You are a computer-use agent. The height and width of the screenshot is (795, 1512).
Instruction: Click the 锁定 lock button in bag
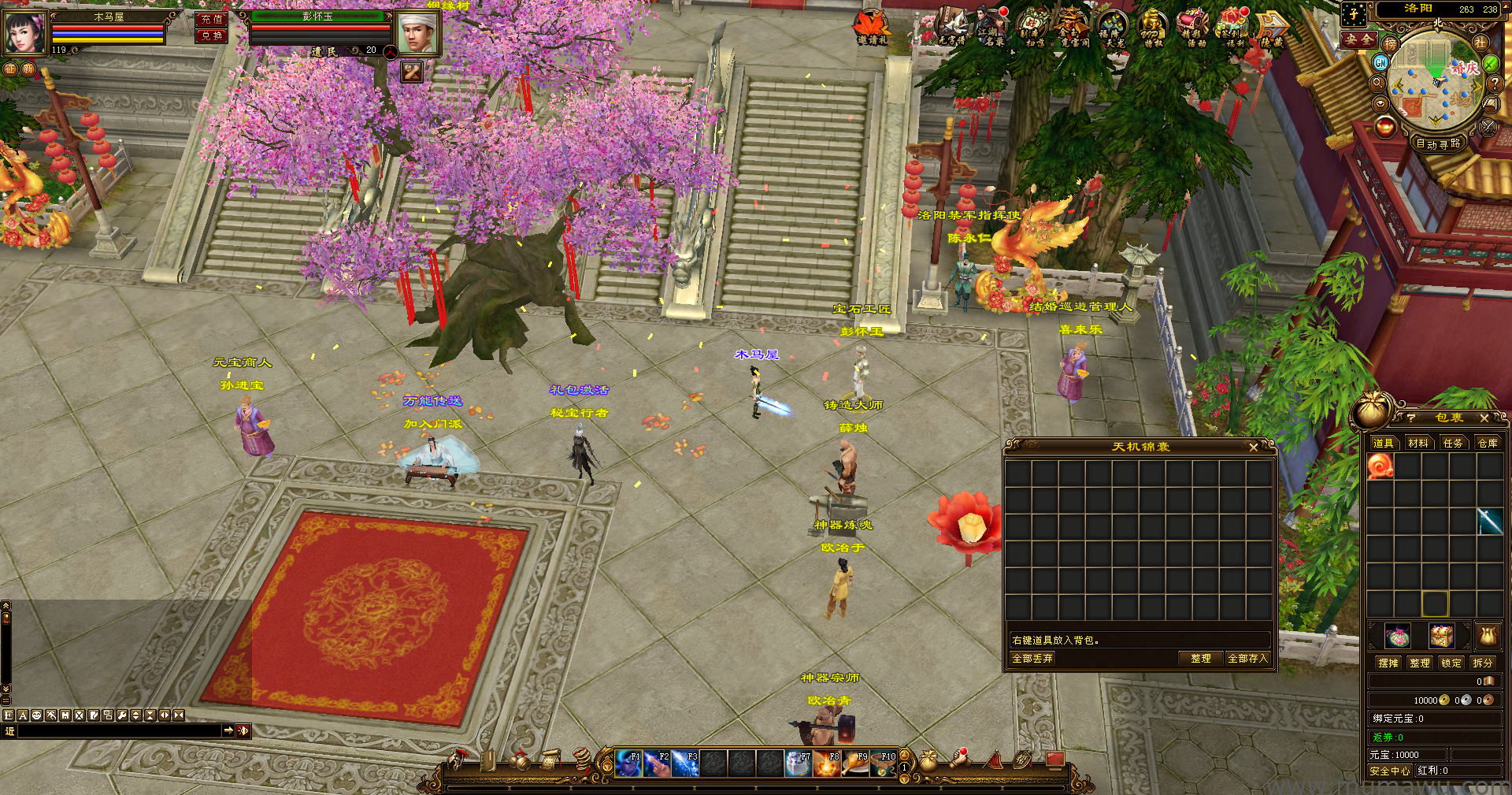coord(1451,663)
